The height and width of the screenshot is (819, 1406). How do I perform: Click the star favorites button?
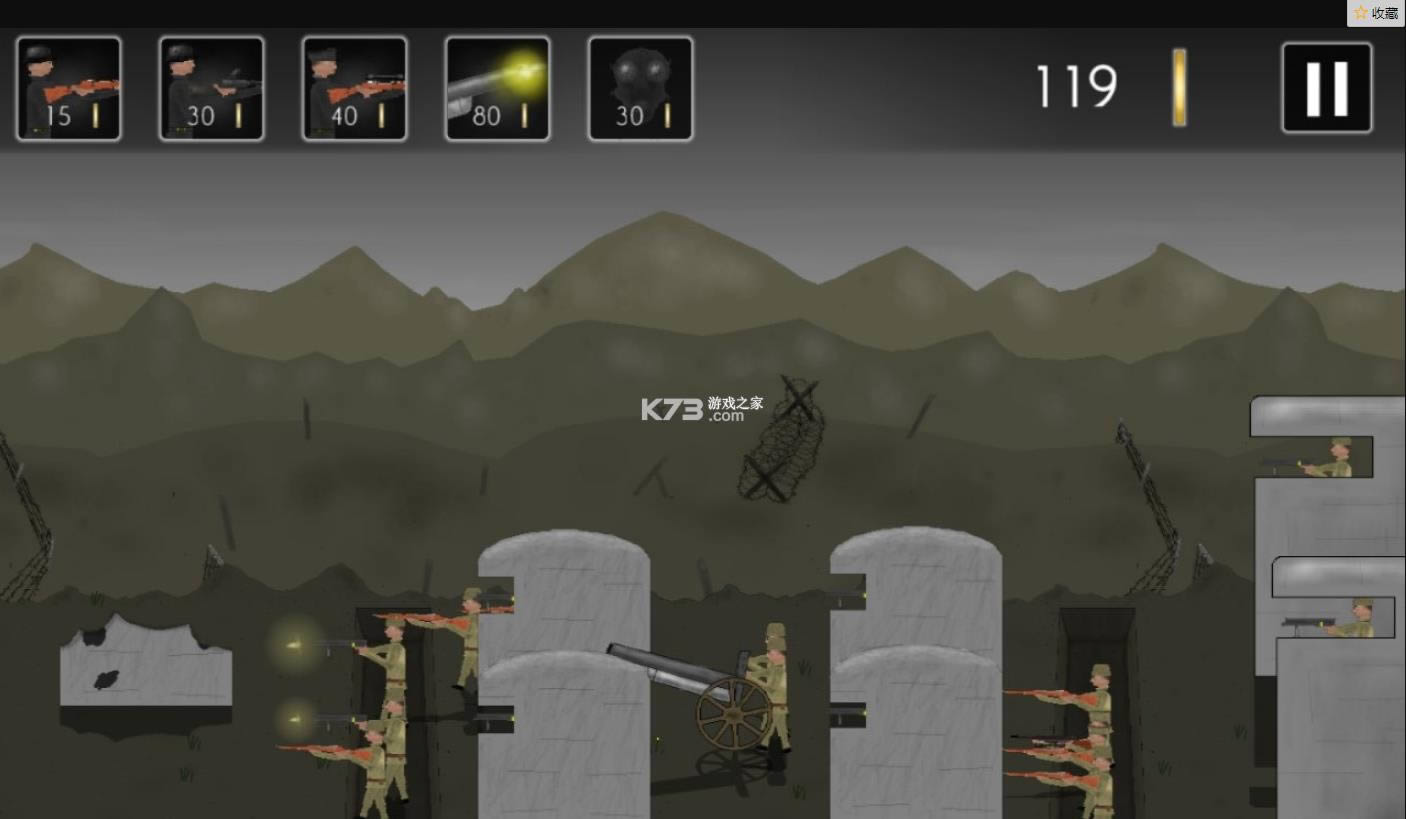1376,13
